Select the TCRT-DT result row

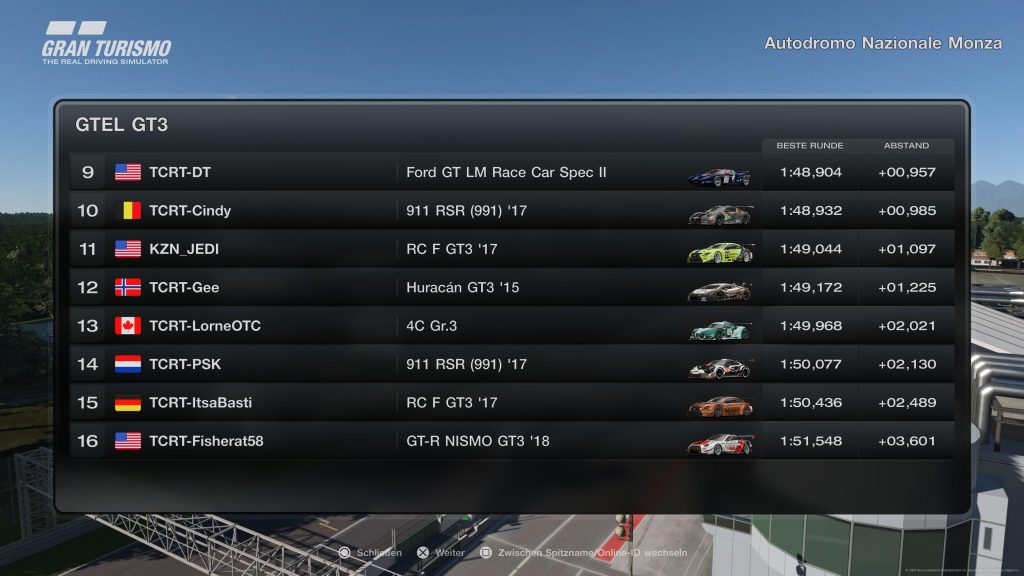click(x=510, y=172)
